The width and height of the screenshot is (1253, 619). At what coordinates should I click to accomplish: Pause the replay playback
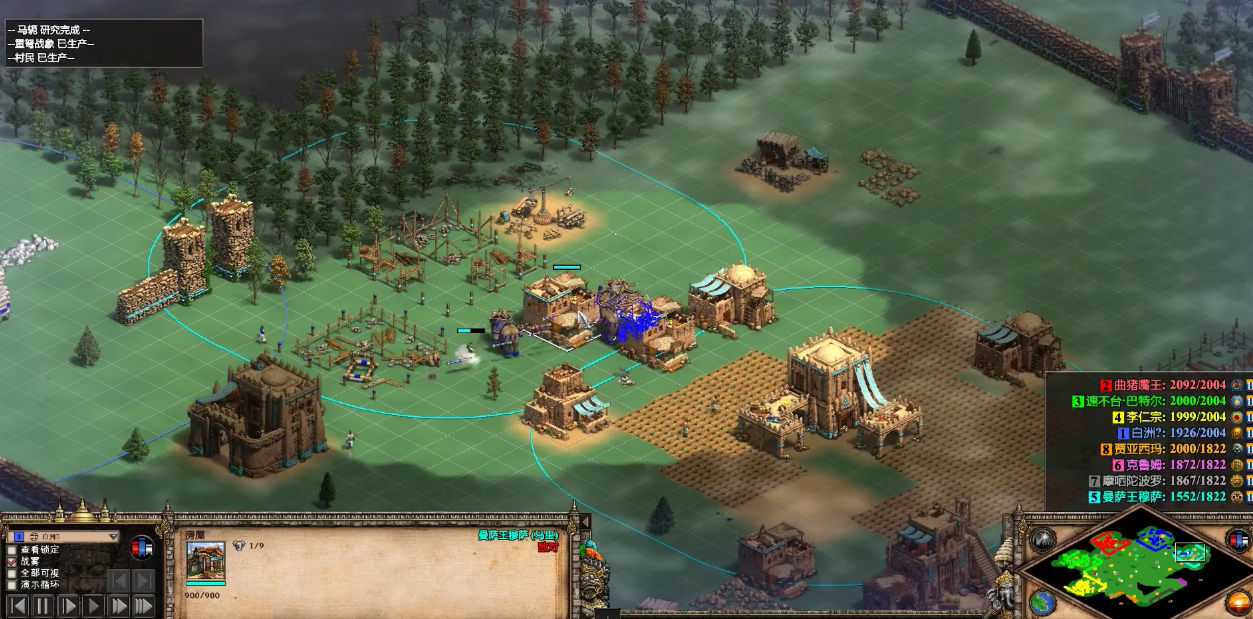[x=43, y=605]
